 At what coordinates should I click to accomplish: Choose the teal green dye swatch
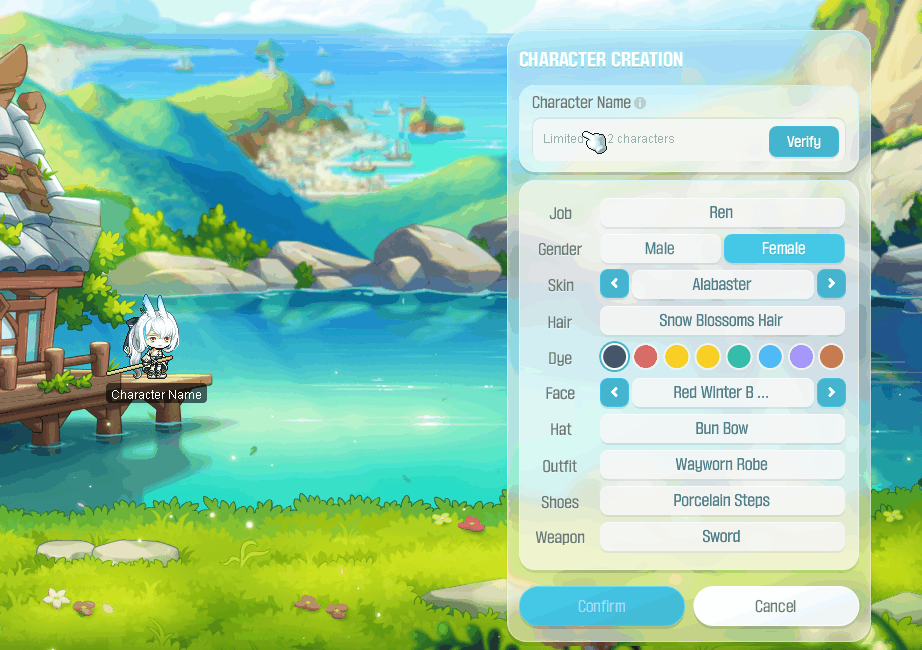(738, 356)
